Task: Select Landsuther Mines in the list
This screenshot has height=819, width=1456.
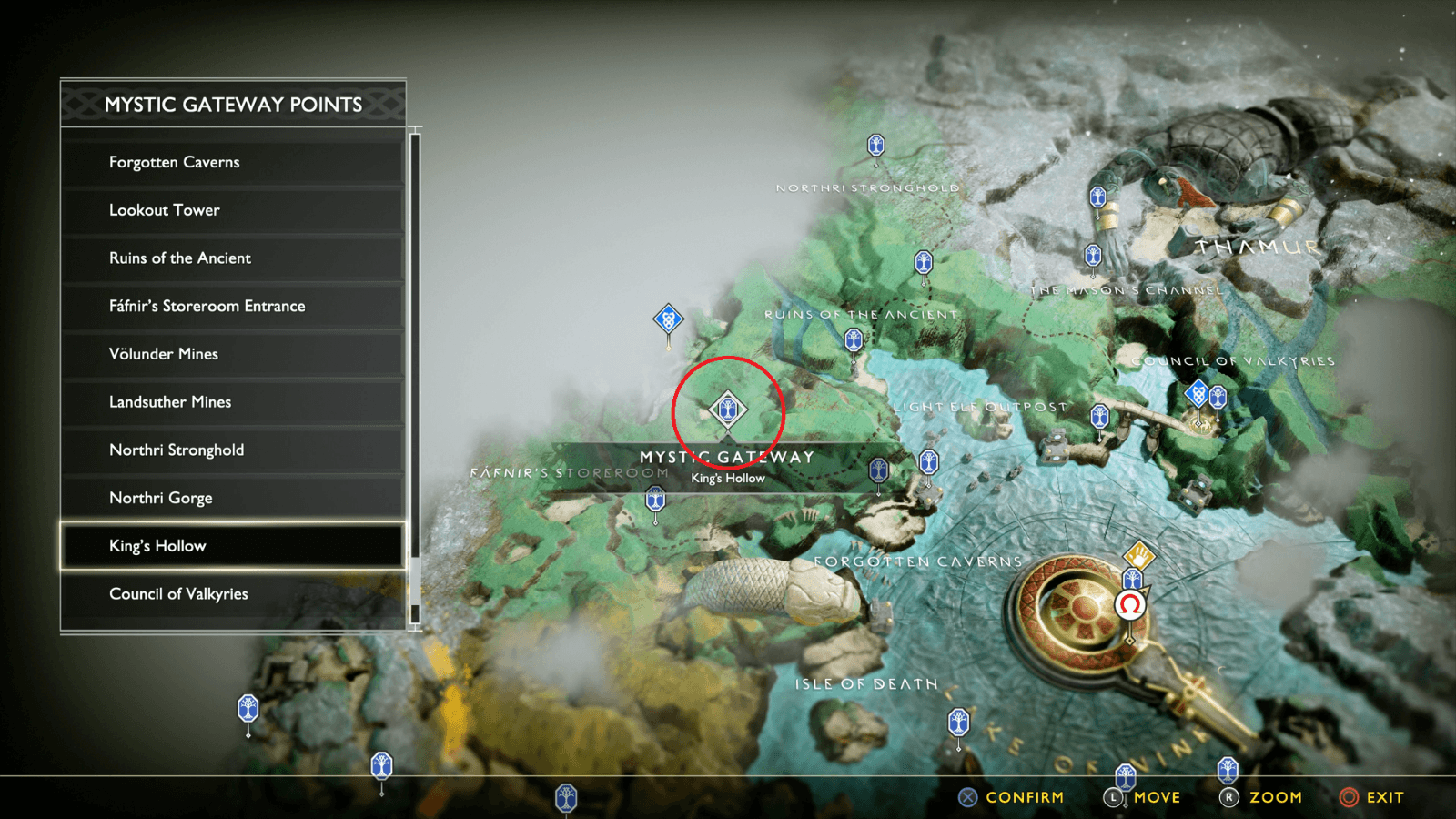Action: pyautogui.click(x=232, y=402)
